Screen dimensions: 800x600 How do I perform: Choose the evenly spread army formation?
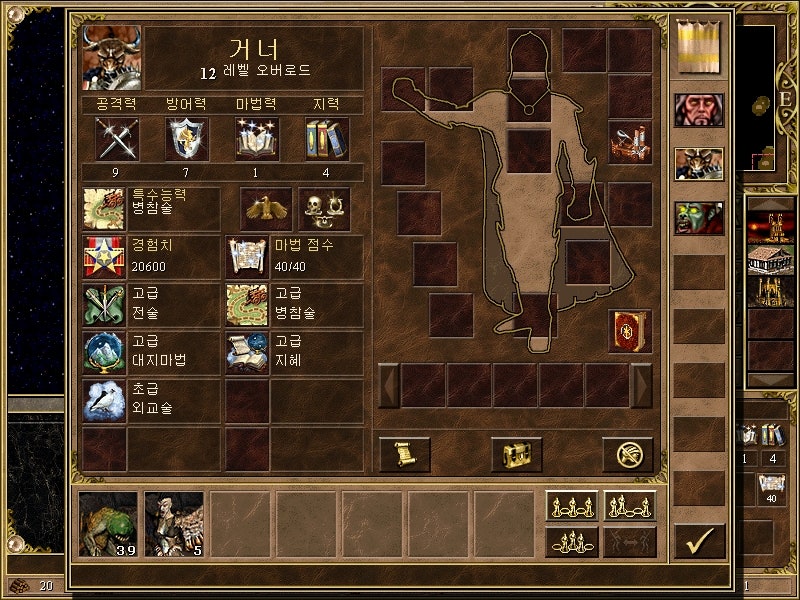click(572, 507)
